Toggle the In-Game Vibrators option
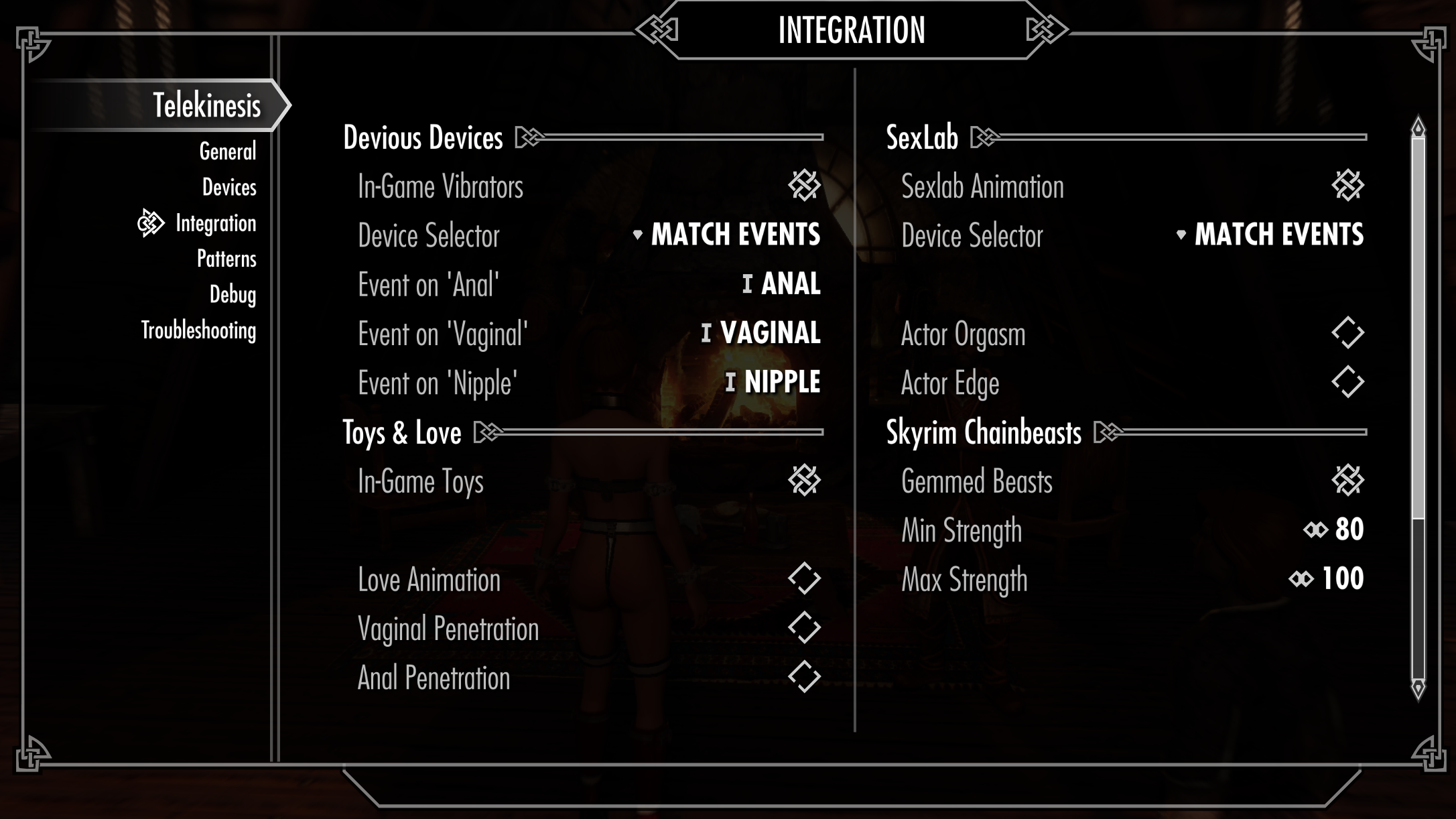Image resolution: width=1456 pixels, height=819 pixels. [x=804, y=186]
